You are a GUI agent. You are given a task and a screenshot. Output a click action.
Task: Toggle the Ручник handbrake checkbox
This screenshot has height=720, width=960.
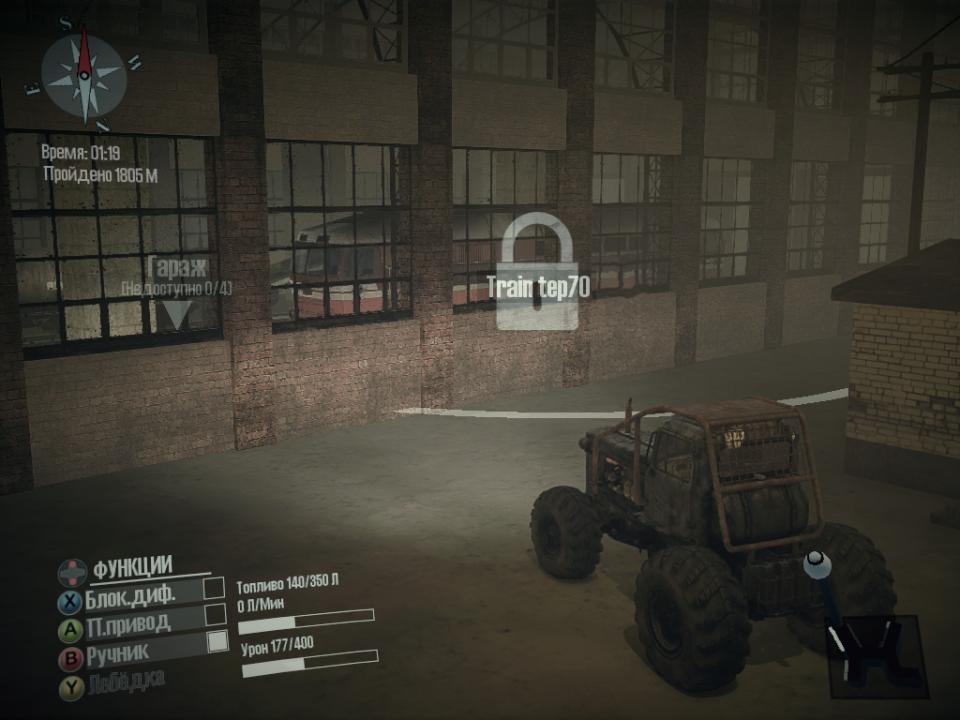click(217, 642)
